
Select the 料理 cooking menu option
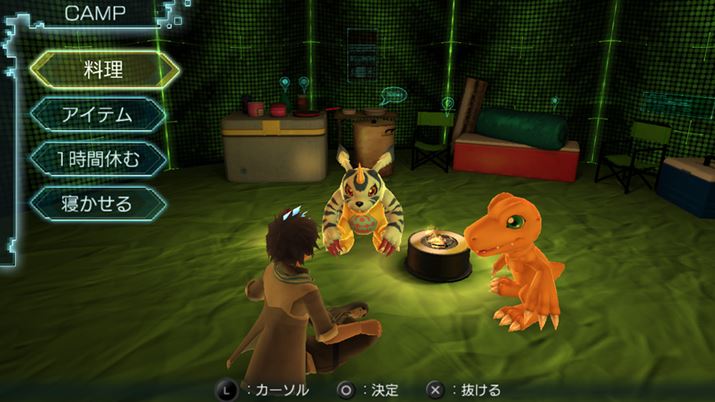tap(104, 70)
